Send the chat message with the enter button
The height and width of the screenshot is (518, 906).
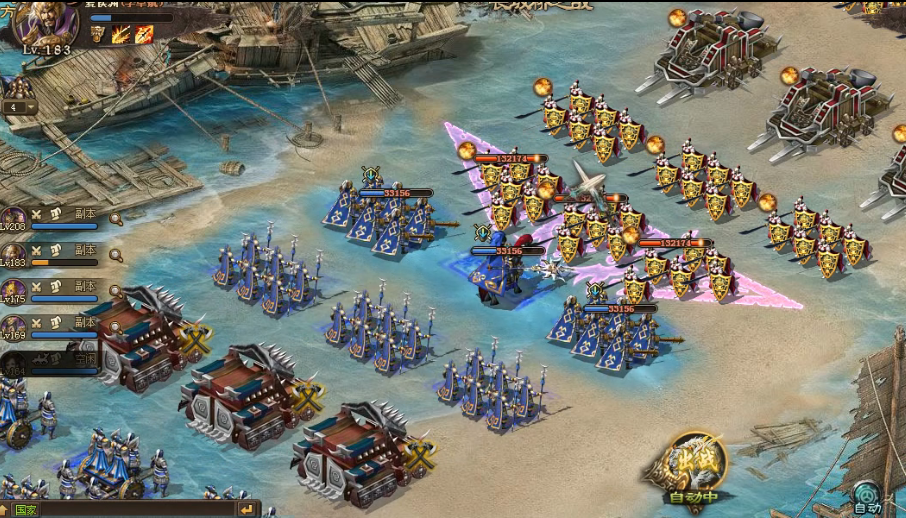(246, 509)
